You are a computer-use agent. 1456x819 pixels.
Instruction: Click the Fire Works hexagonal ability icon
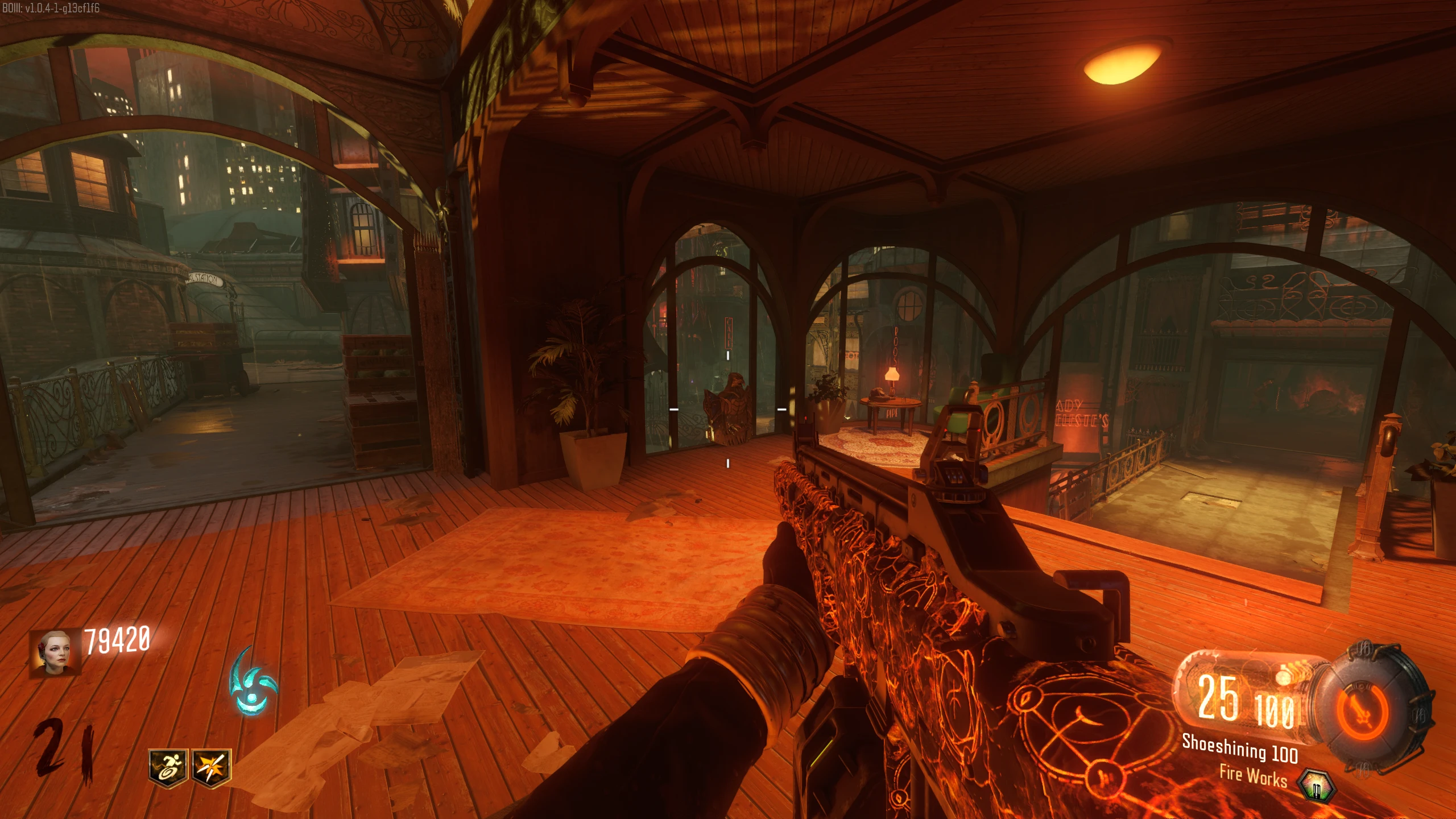coord(1317,785)
